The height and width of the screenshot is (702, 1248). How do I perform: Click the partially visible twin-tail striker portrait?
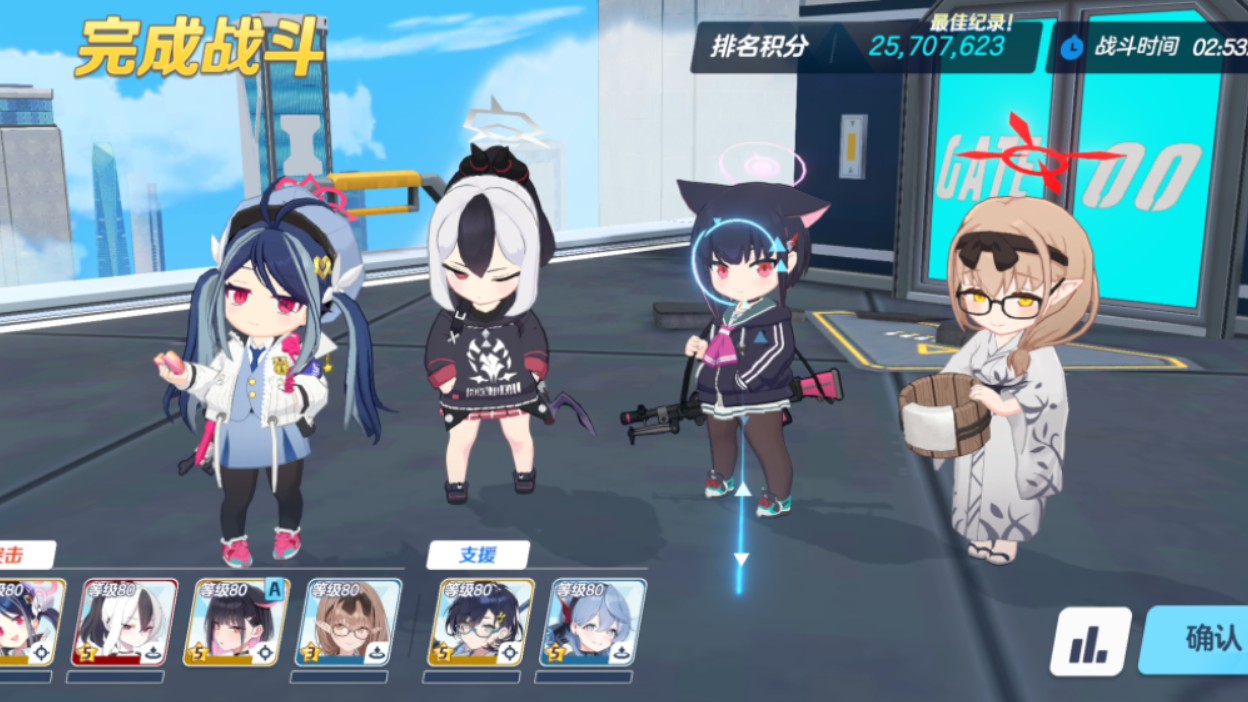[30, 622]
